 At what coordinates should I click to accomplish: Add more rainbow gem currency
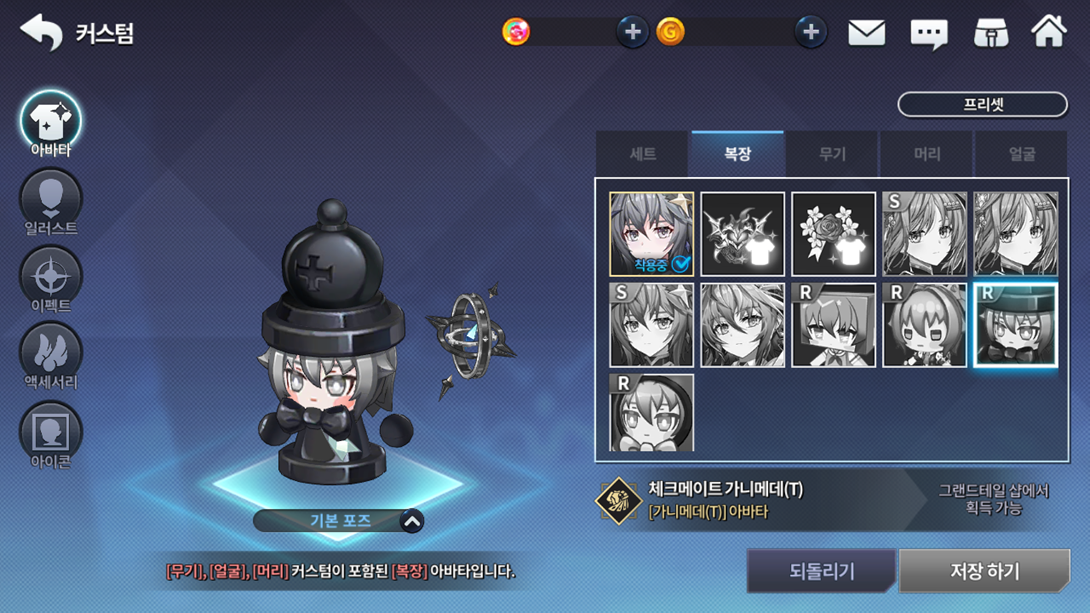(632, 32)
